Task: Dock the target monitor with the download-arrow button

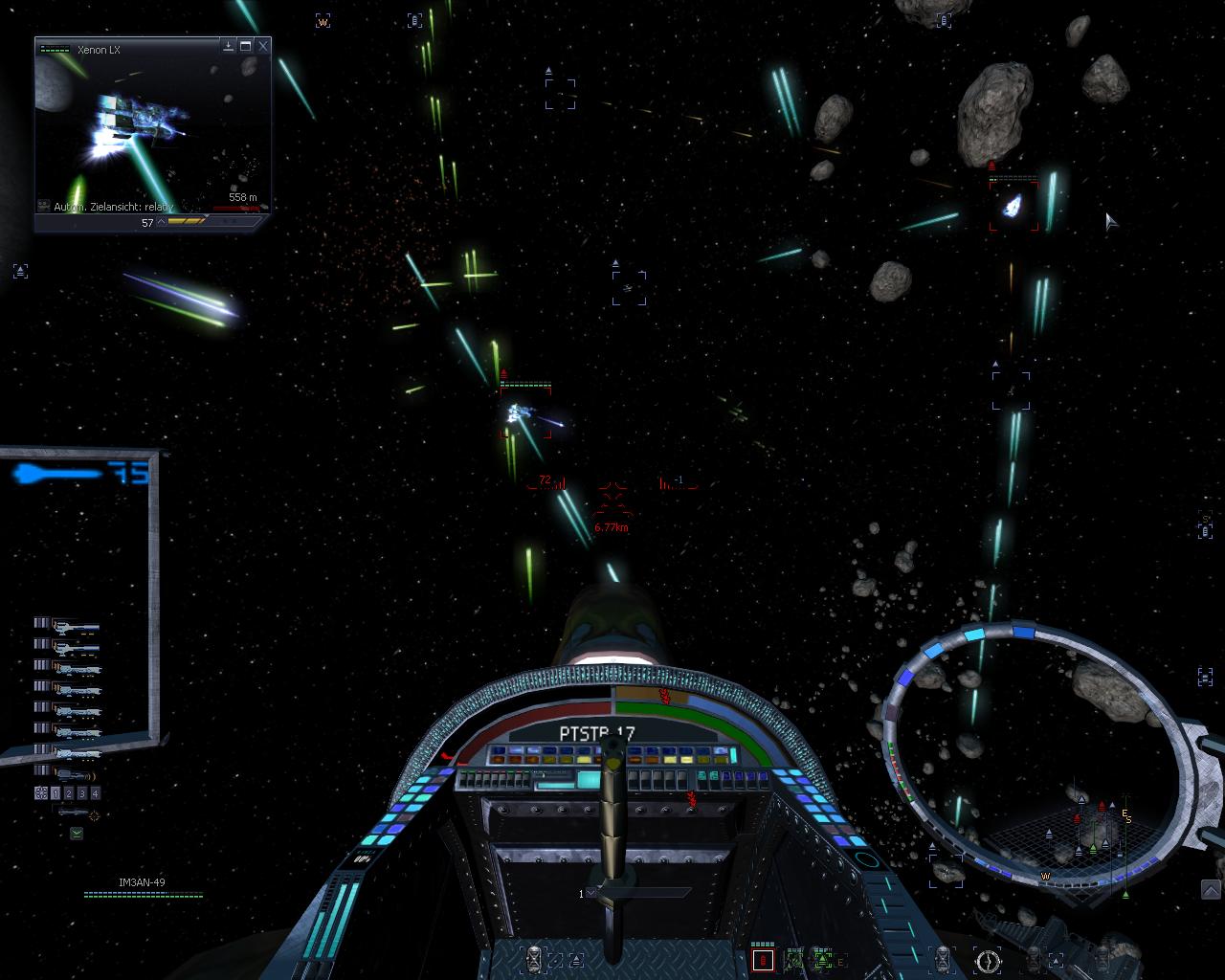Action: (228, 45)
